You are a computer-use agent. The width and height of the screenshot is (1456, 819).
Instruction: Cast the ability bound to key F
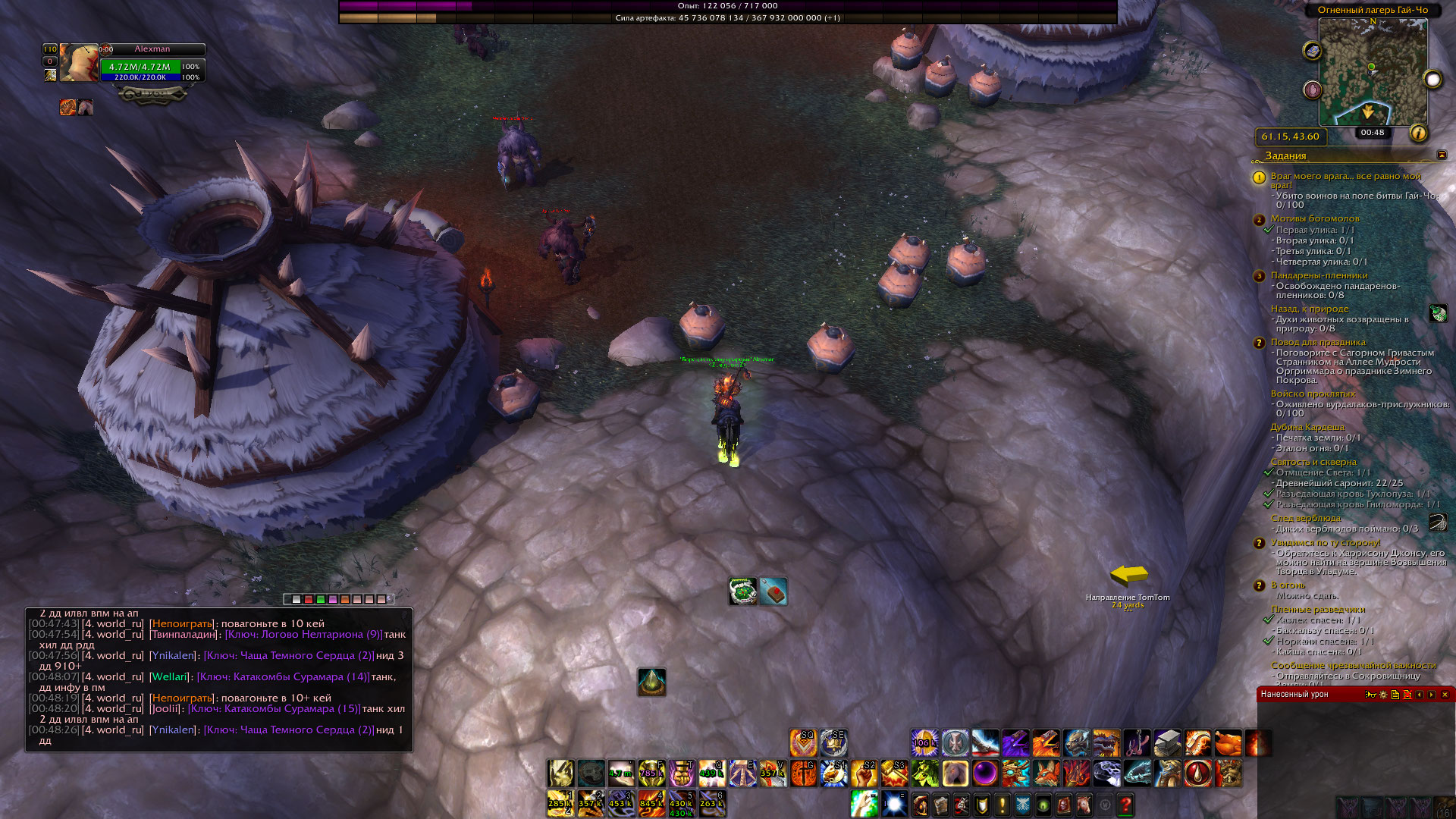click(651, 773)
